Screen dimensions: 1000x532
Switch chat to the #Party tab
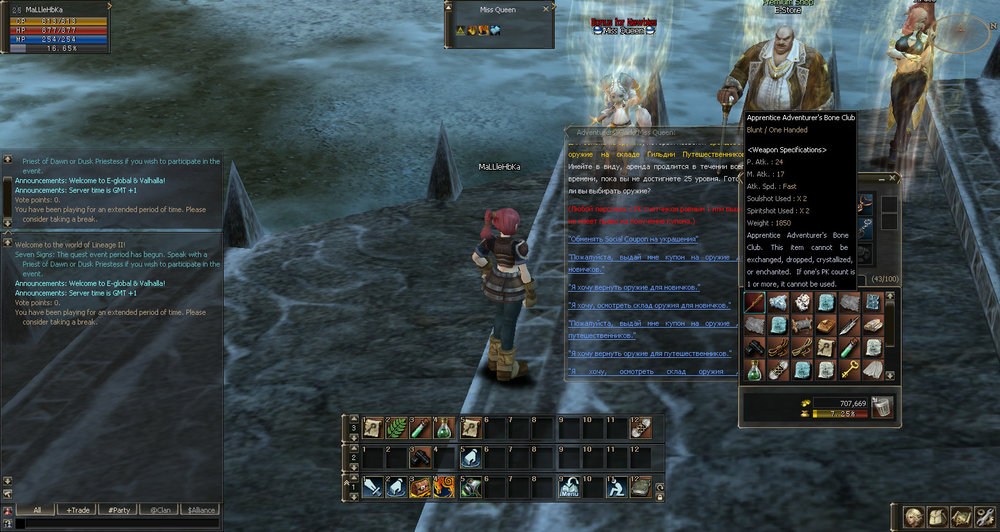(118, 510)
